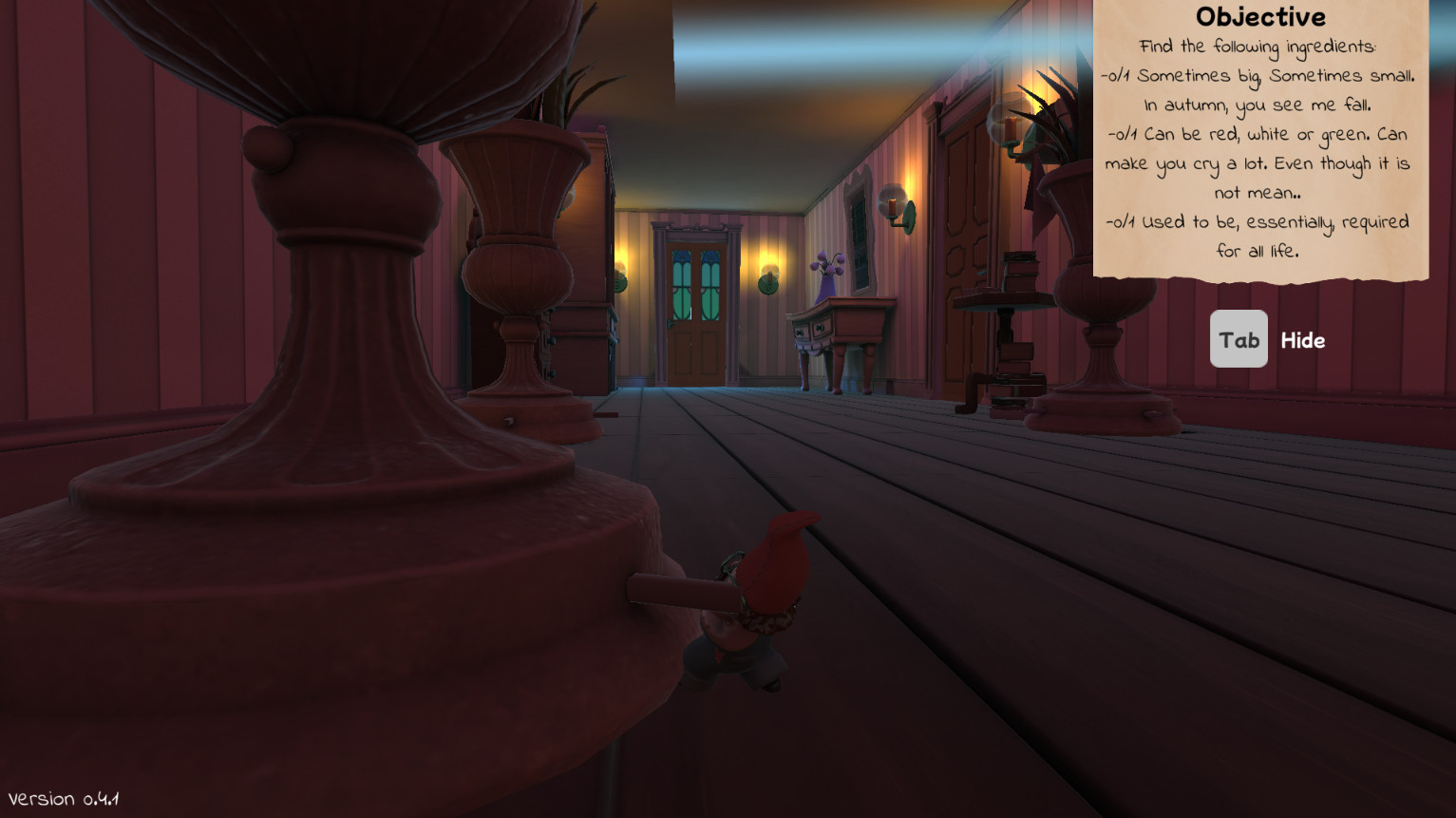1456x818 pixels.
Task: Click the Hide label next to the Tab key
Action: coord(1303,340)
